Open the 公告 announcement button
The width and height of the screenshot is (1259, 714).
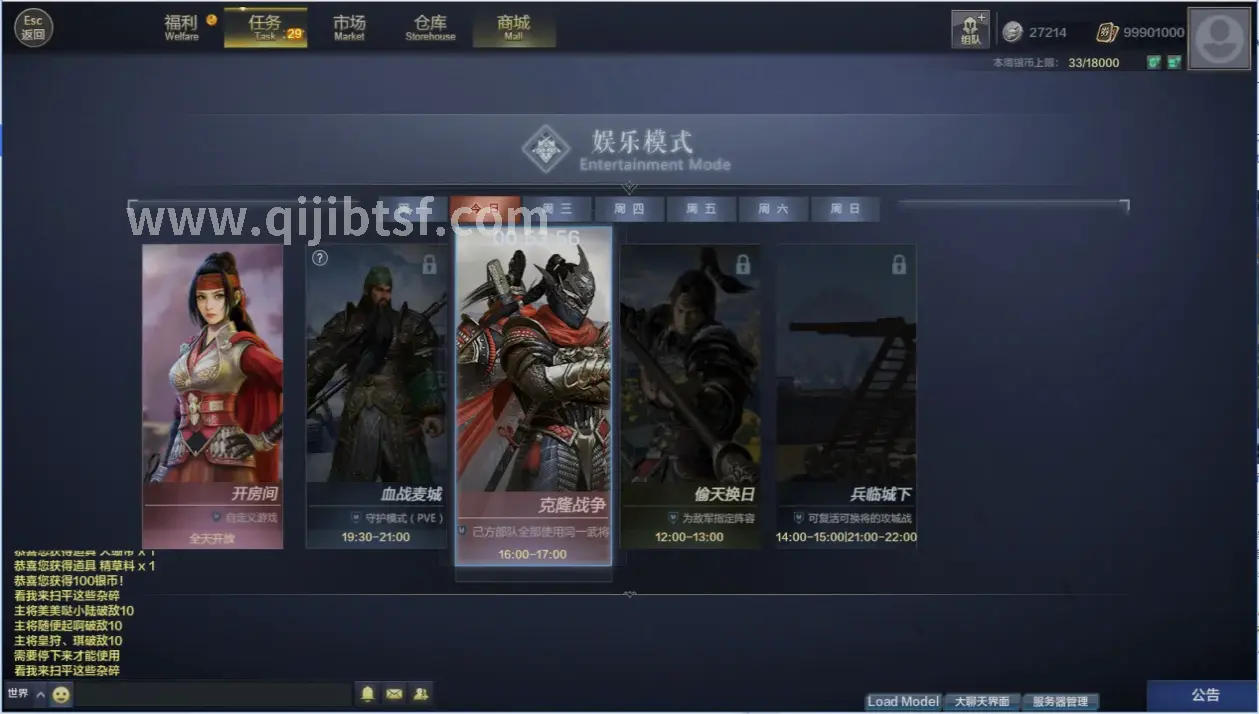pos(1205,695)
